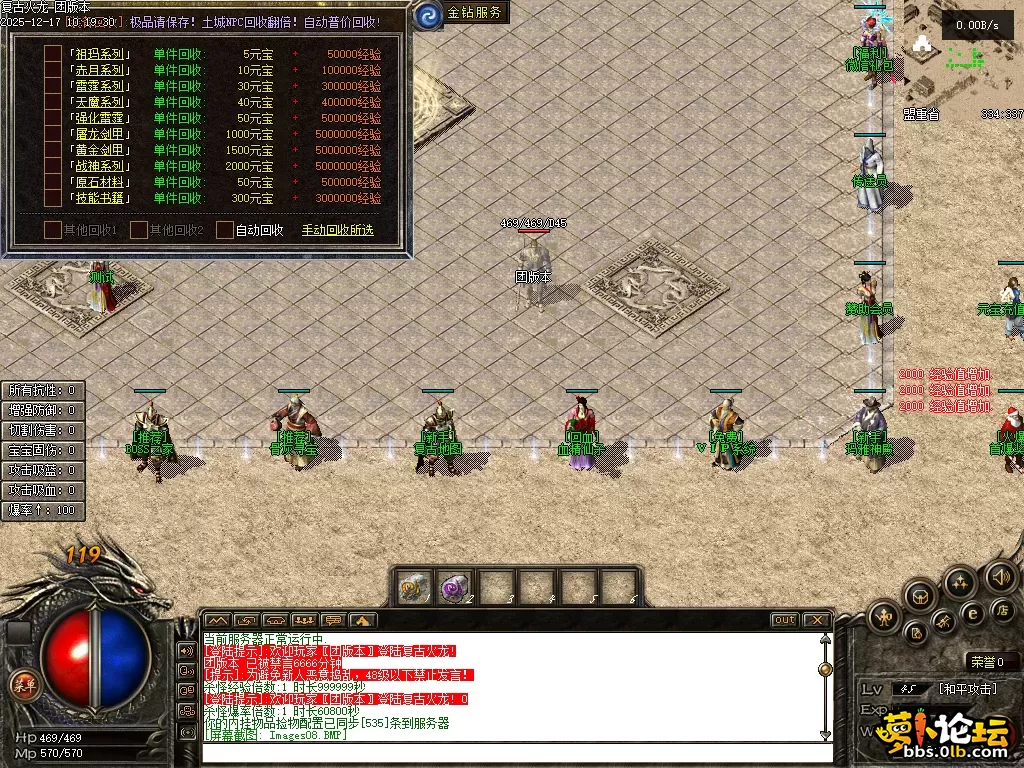Click the chat scrollbar down arrow

[x=825, y=734]
